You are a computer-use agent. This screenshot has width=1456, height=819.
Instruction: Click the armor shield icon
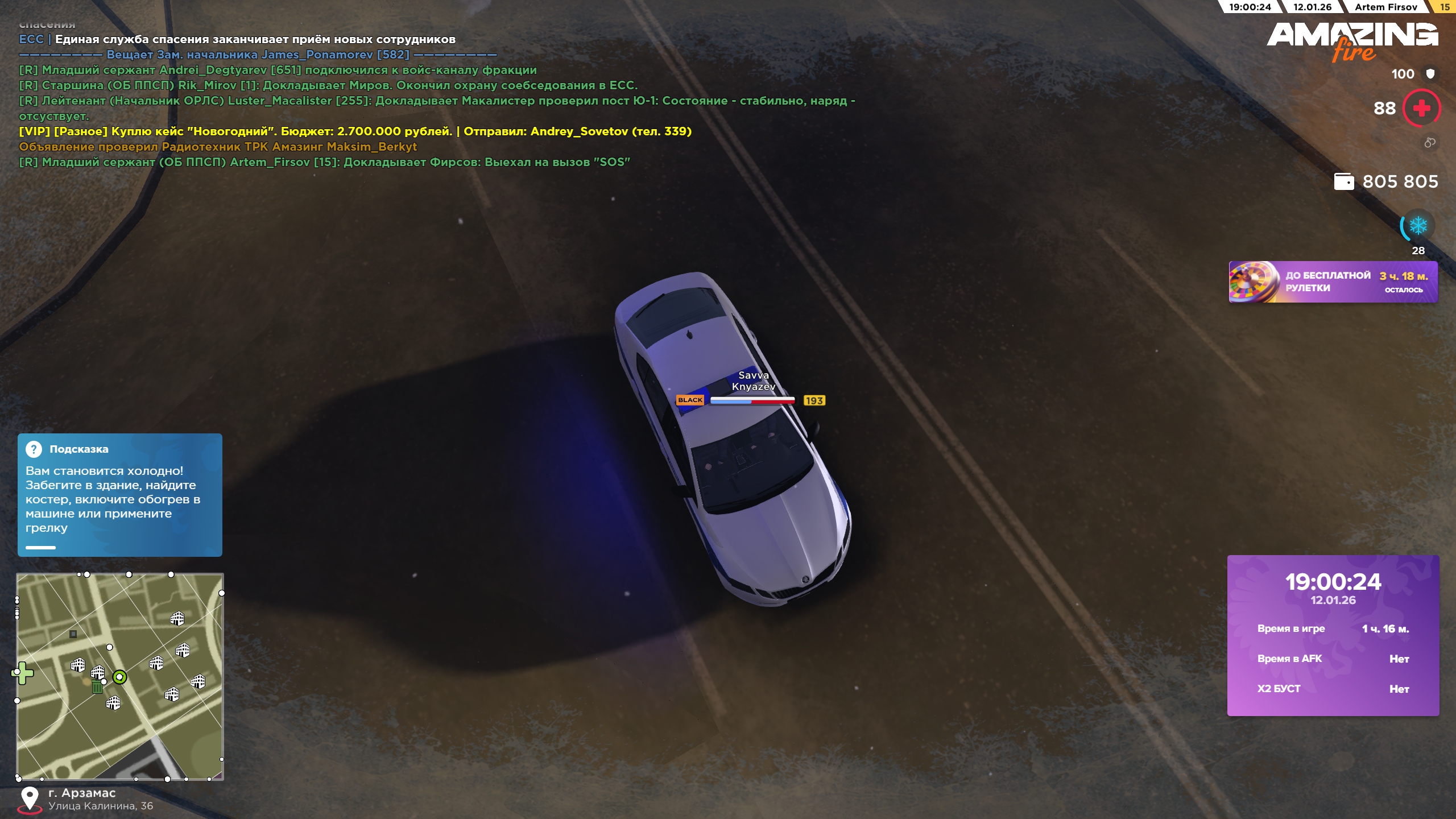pos(1430,74)
